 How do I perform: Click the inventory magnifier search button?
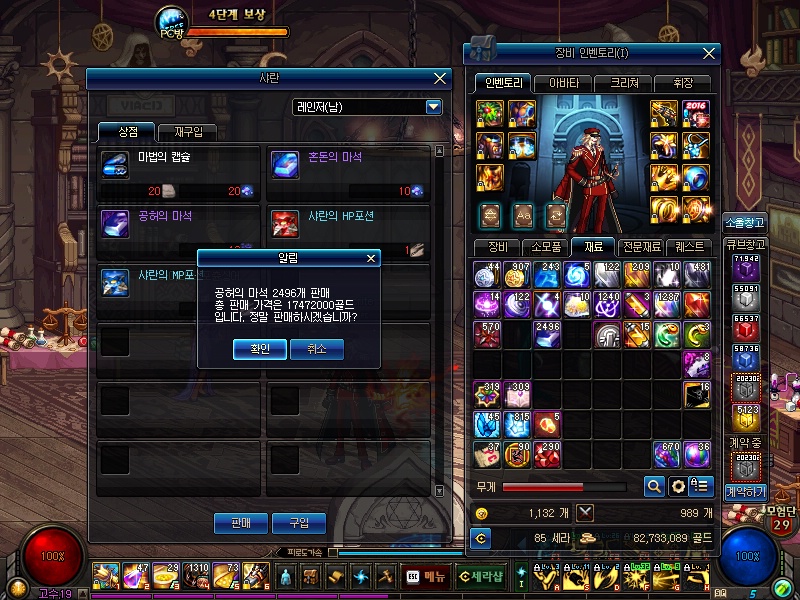654,486
